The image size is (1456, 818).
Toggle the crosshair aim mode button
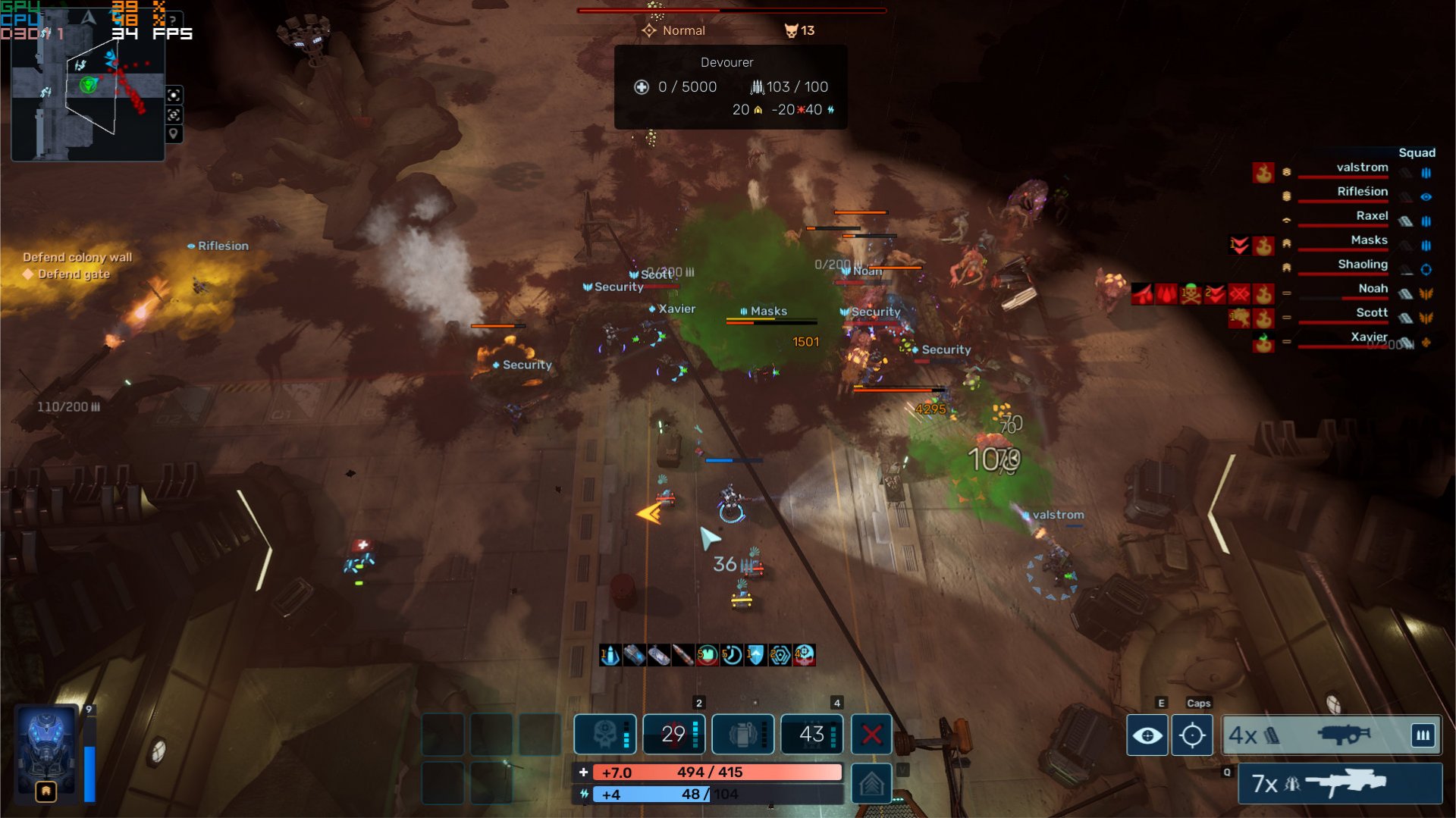click(1192, 735)
